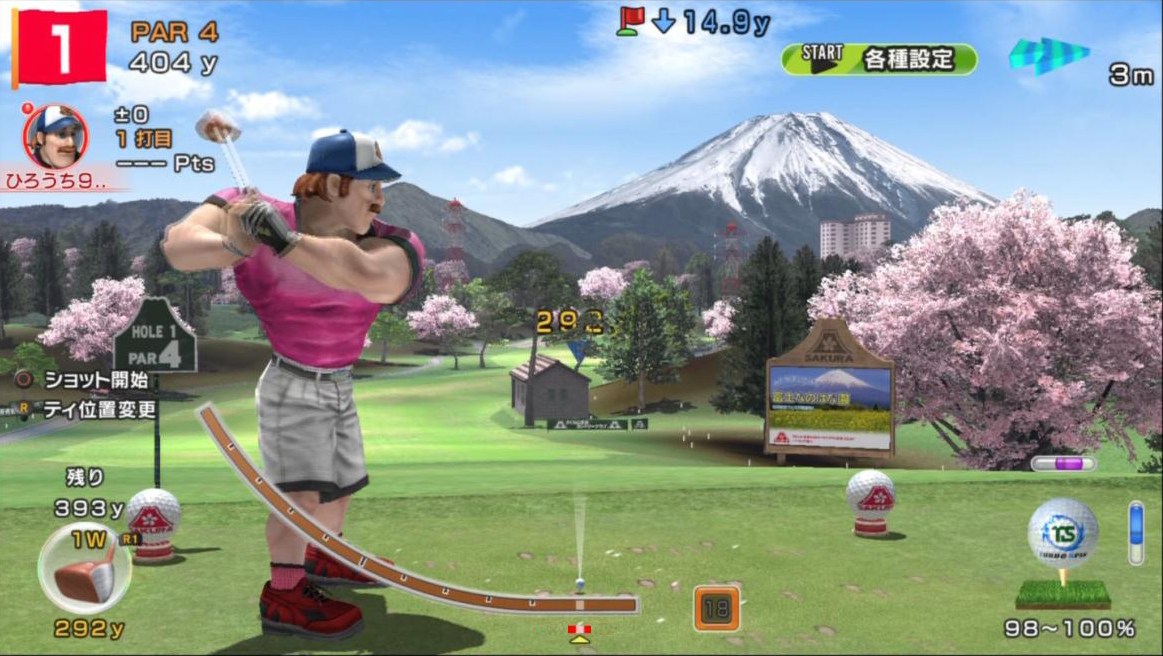The height and width of the screenshot is (656, 1163).
Task: Click the Turbo Spin golf ball icon
Action: click(x=1062, y=533)
